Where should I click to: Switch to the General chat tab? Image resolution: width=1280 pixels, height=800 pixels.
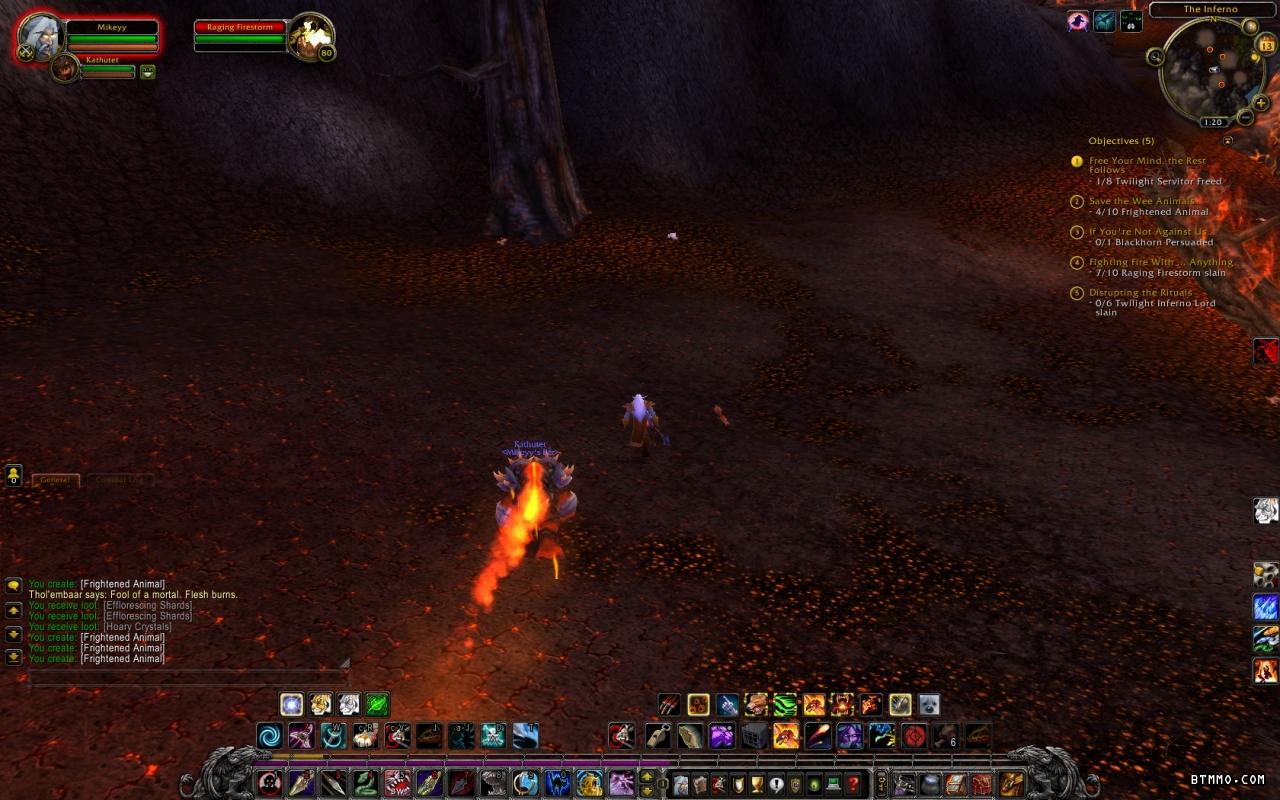click(55, 480)
